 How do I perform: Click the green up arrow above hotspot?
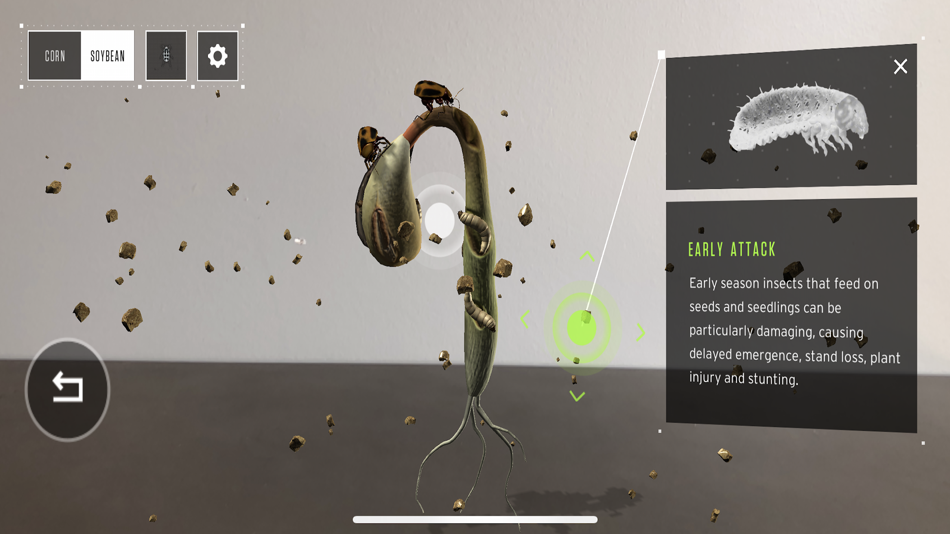point(587,257)
